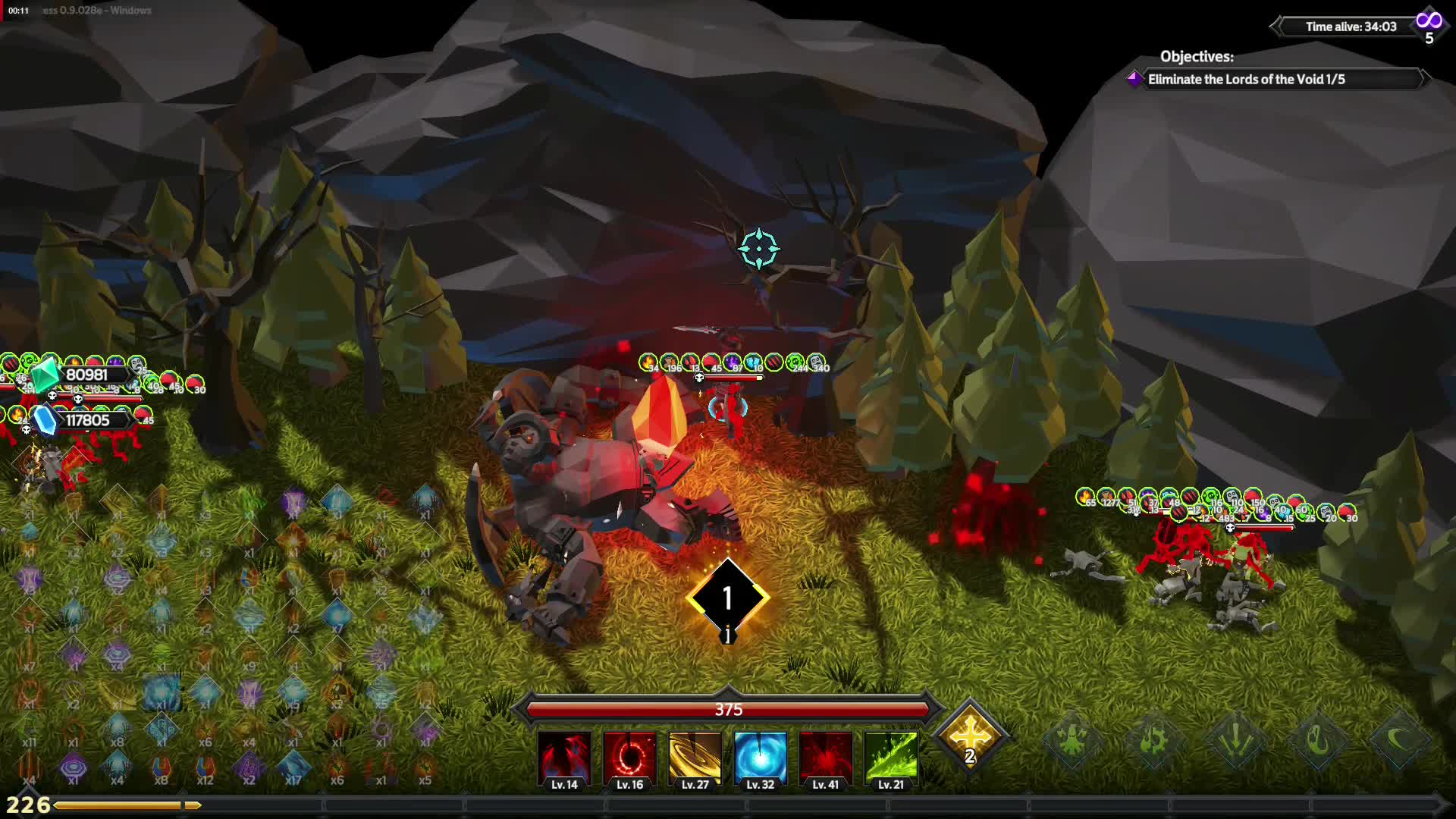The height and width of the screenshot is (819, 1456).
Task: Use the green slash ability Lv.21
Action: coord(890,758)
